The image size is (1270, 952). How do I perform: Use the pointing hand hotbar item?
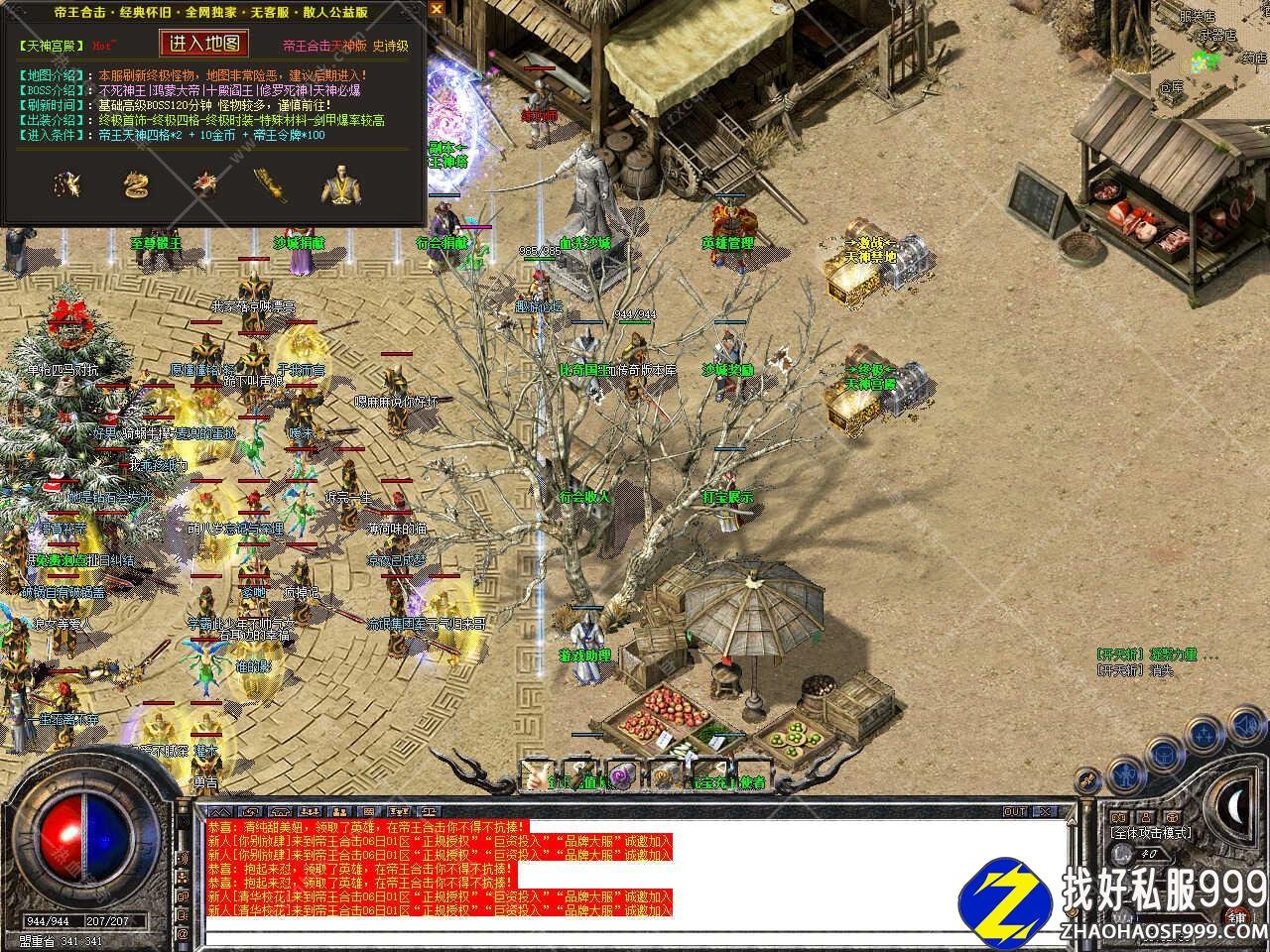pos(537,773)
